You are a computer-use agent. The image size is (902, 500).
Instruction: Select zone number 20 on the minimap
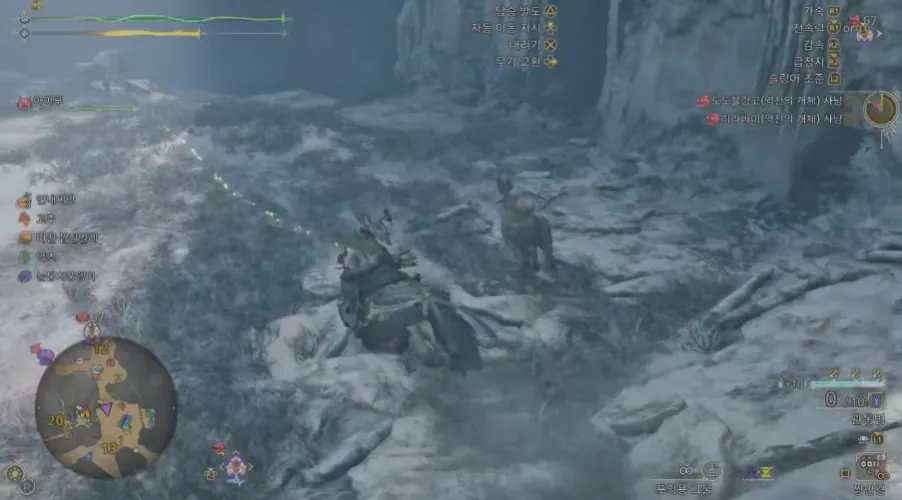point(55,421)
